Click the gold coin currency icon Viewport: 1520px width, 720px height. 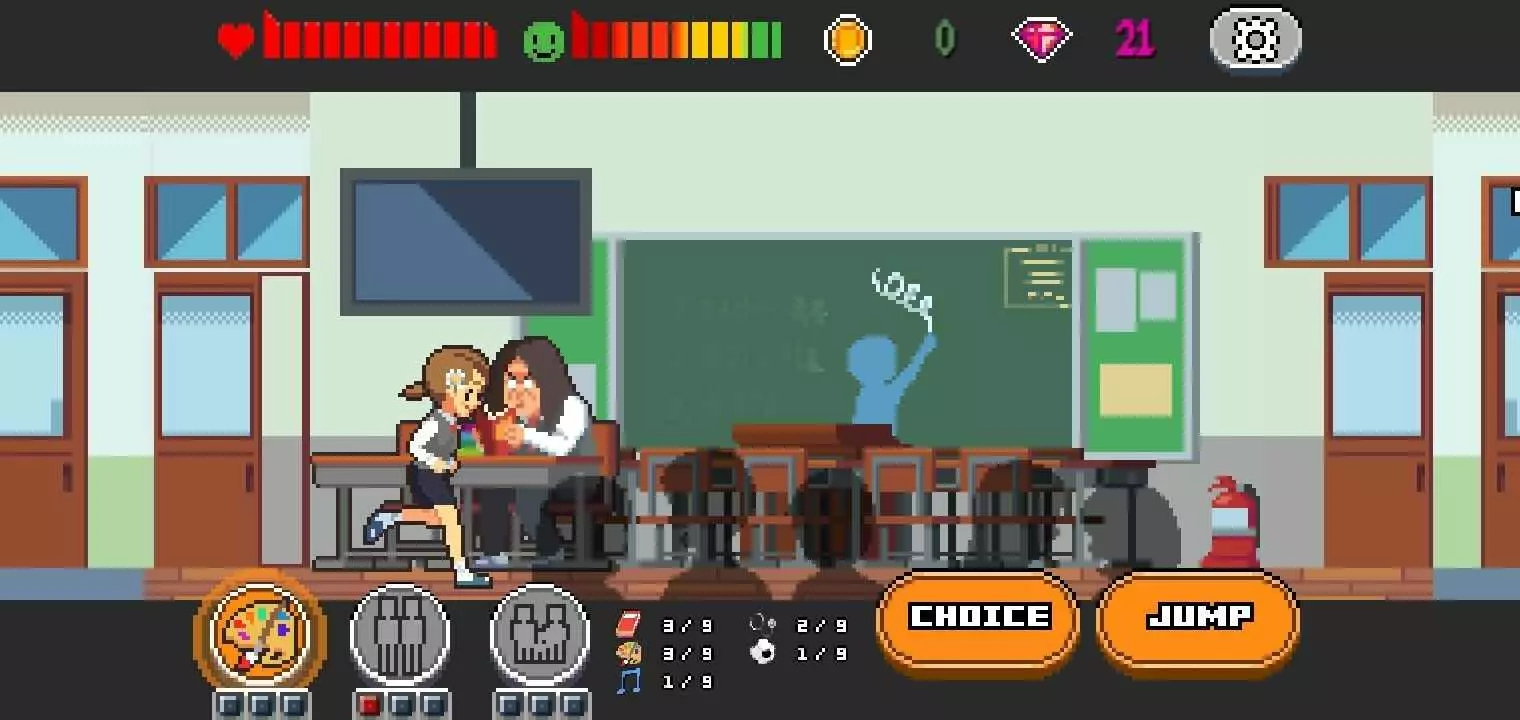(848, 40)
